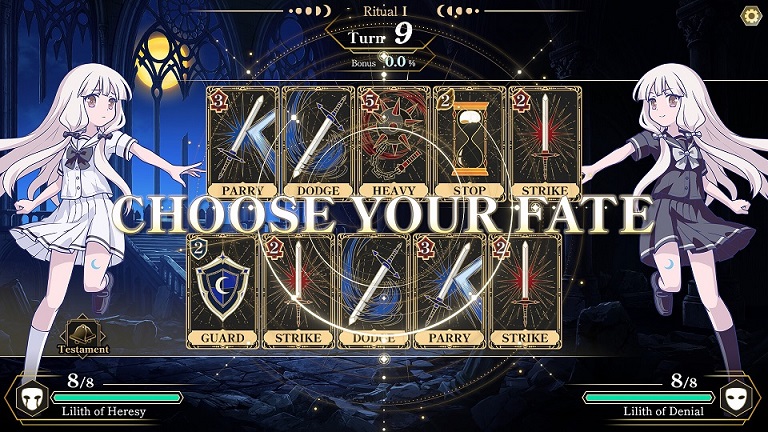Open settings with the gear icon
The width and height of the screenshot is (768, 432).
point(750,15)
